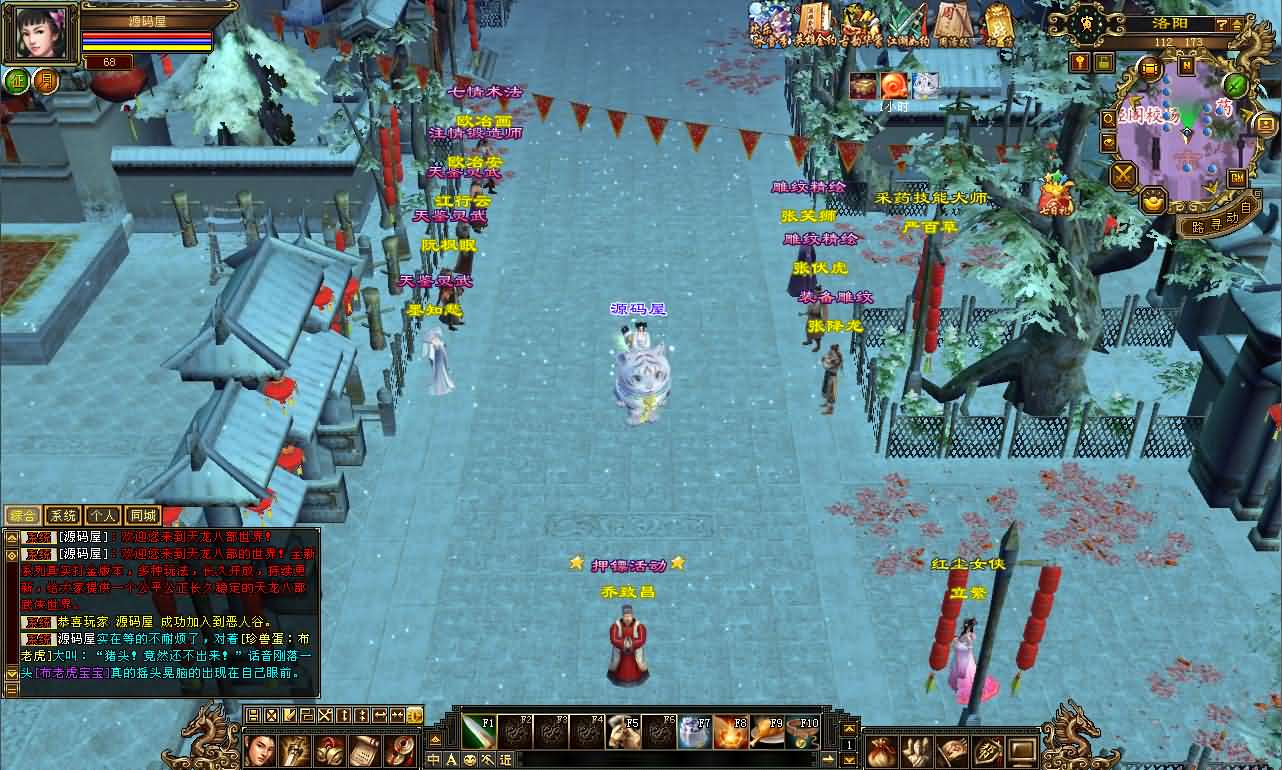Switch to the 系统 chat tab
1282x770 pixels.
[62, 516]
